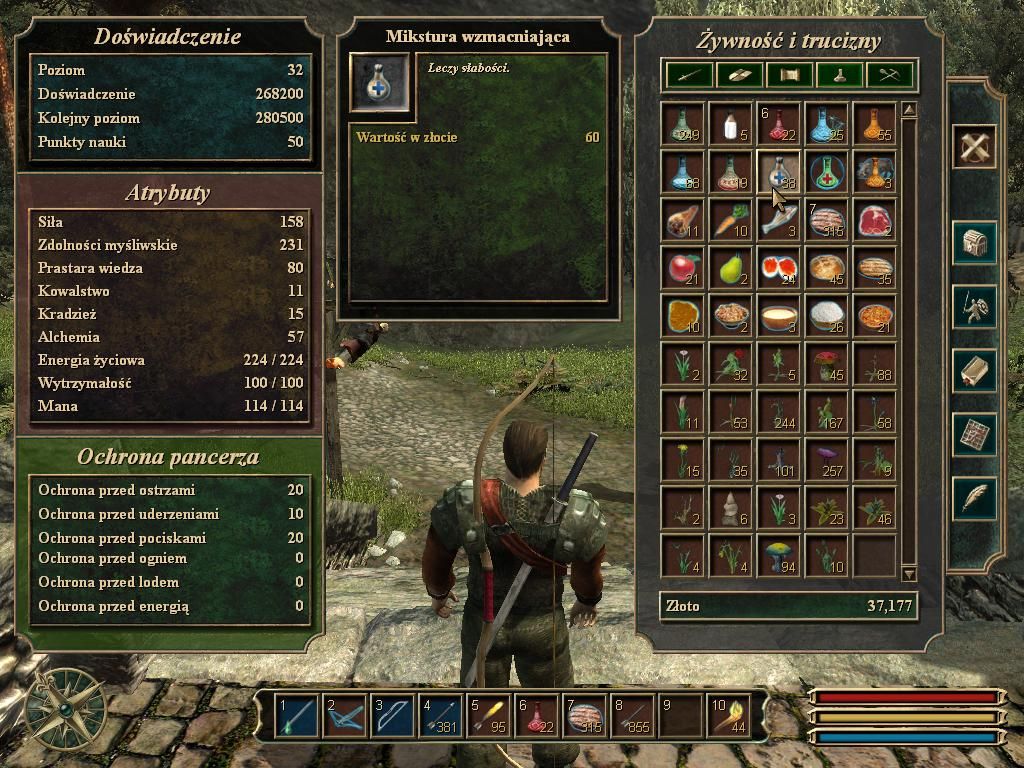
Task: Choose the red apple inventory slot
Action: coord(683,267)
